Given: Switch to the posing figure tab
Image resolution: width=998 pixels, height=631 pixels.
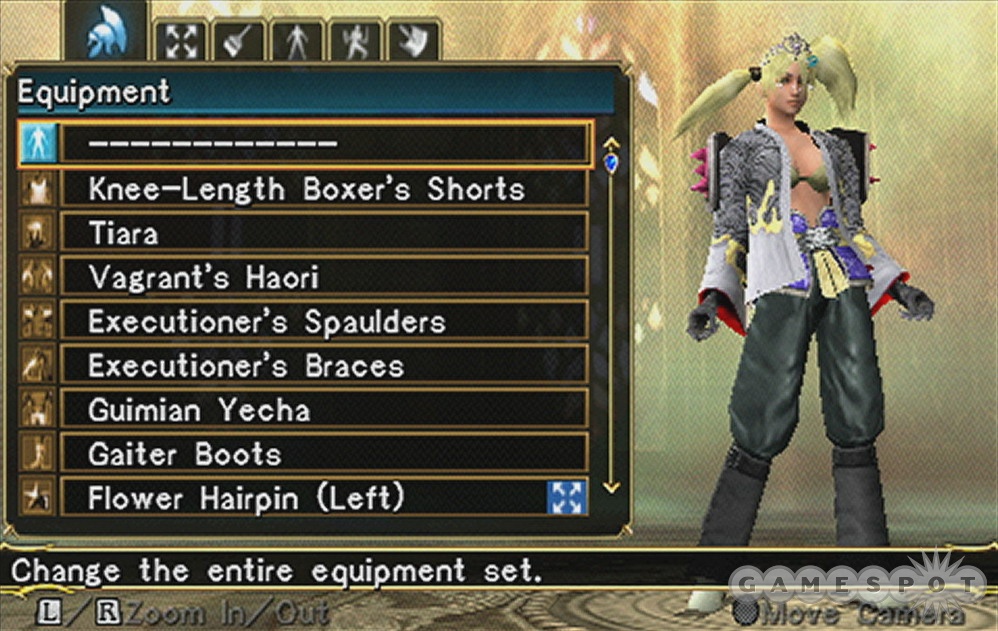Looking at the screenshot, I should pyautogui.click(x=355, y=42).
